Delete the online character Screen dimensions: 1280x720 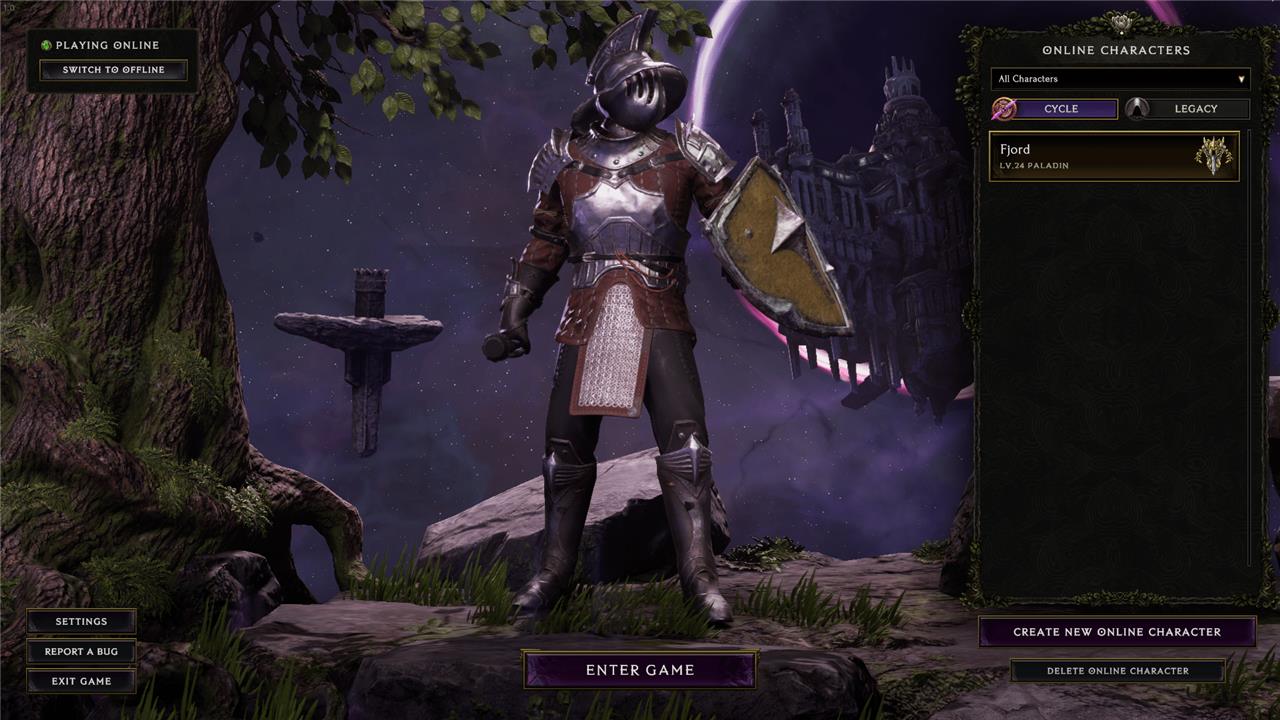coord(1117,671)
